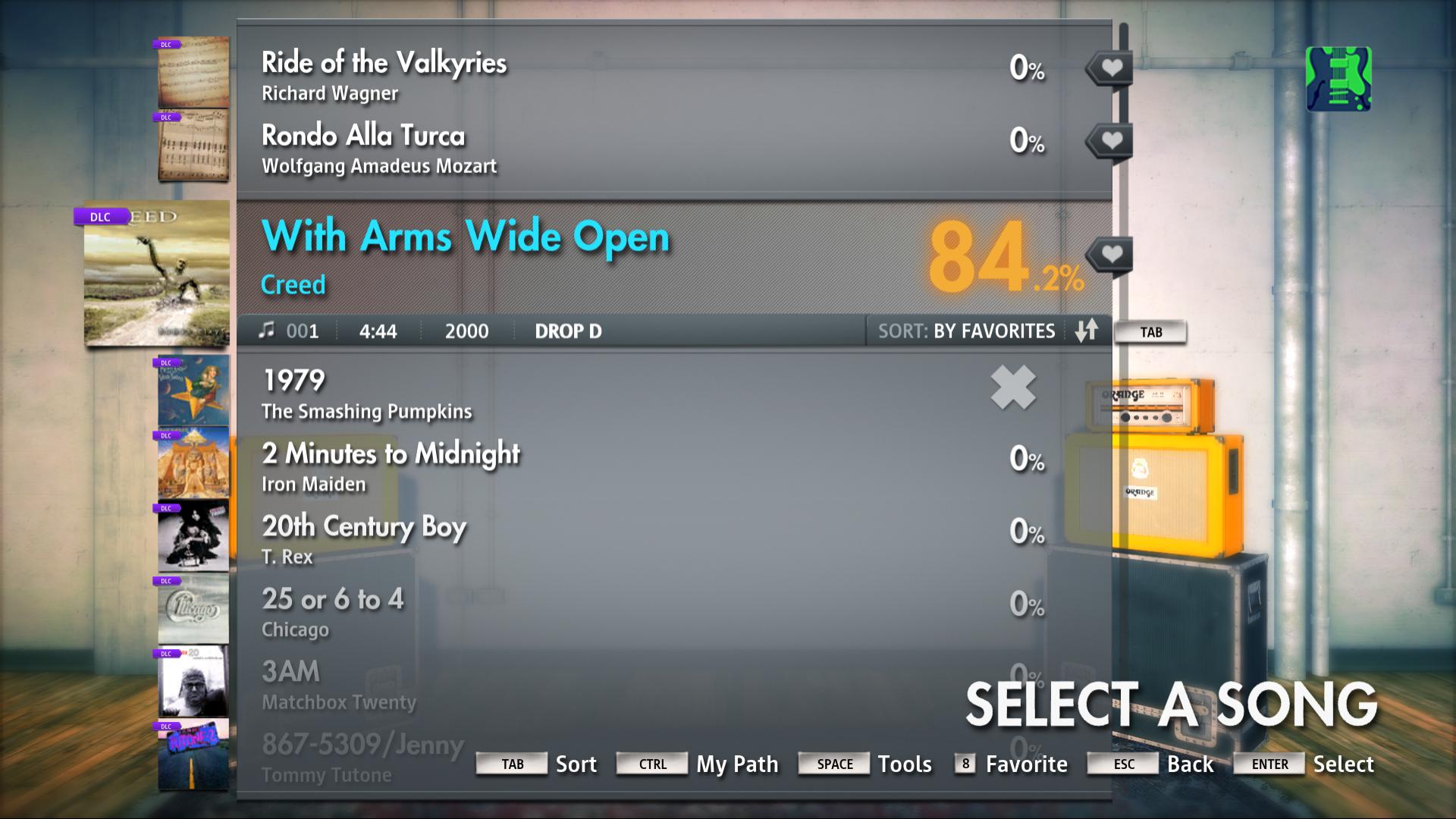This screenshot has height=819, width=1456.
Task: Click the sort direction arrows icon
Action: pyautogui.click(x=1087, y=331)
